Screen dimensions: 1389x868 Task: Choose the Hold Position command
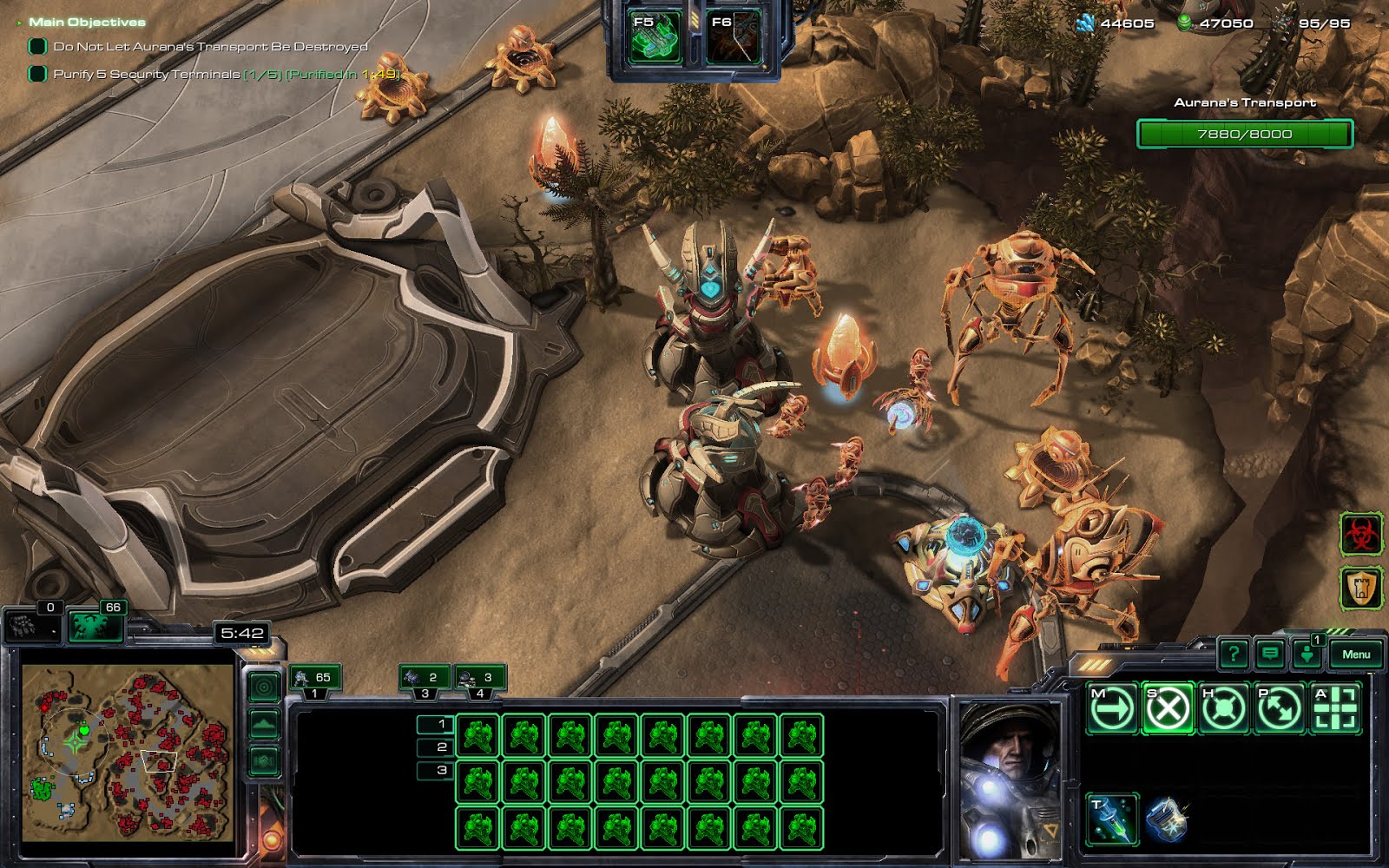[x=1223, y=709]
